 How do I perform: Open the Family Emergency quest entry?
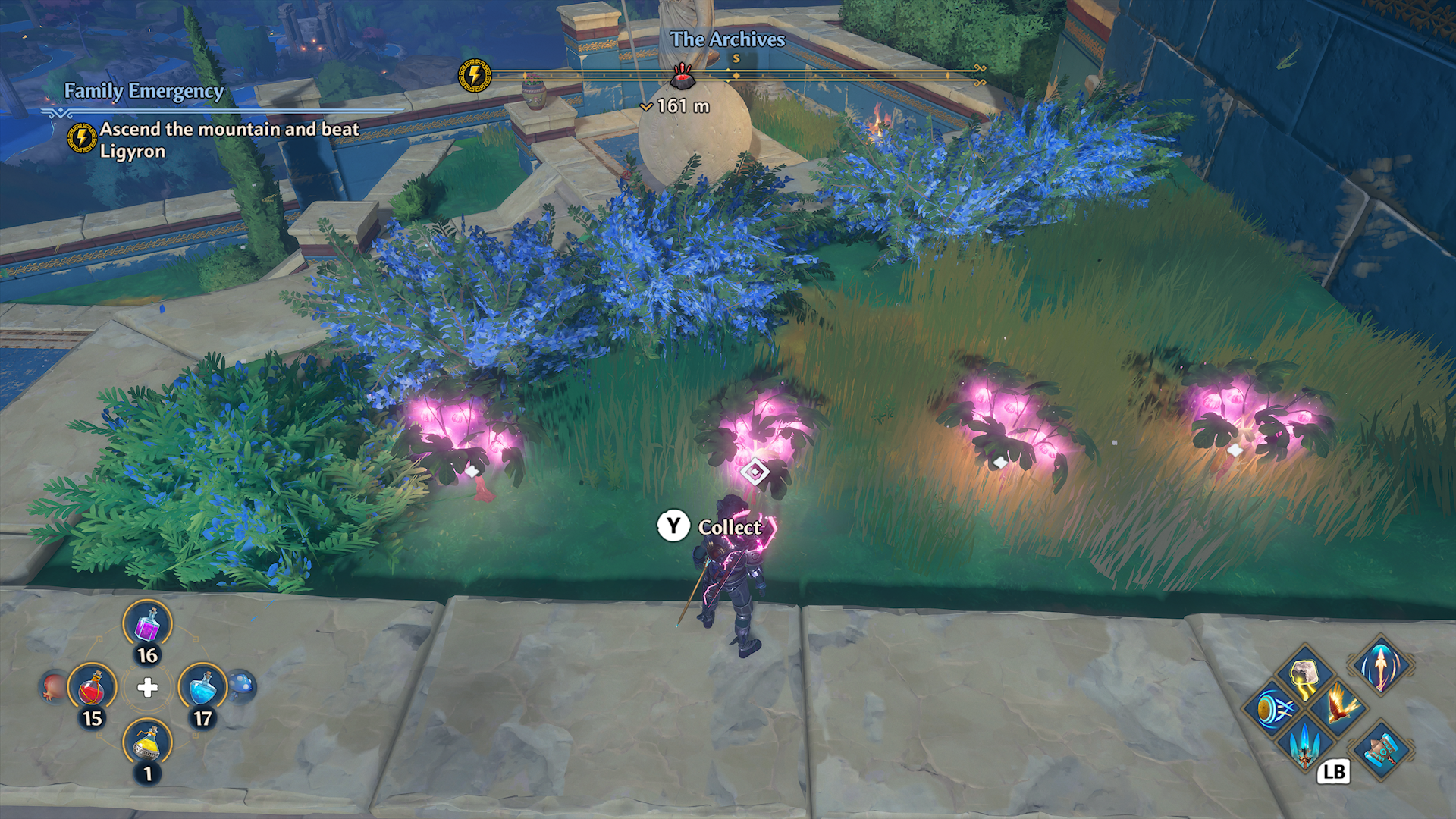[143, 93]
